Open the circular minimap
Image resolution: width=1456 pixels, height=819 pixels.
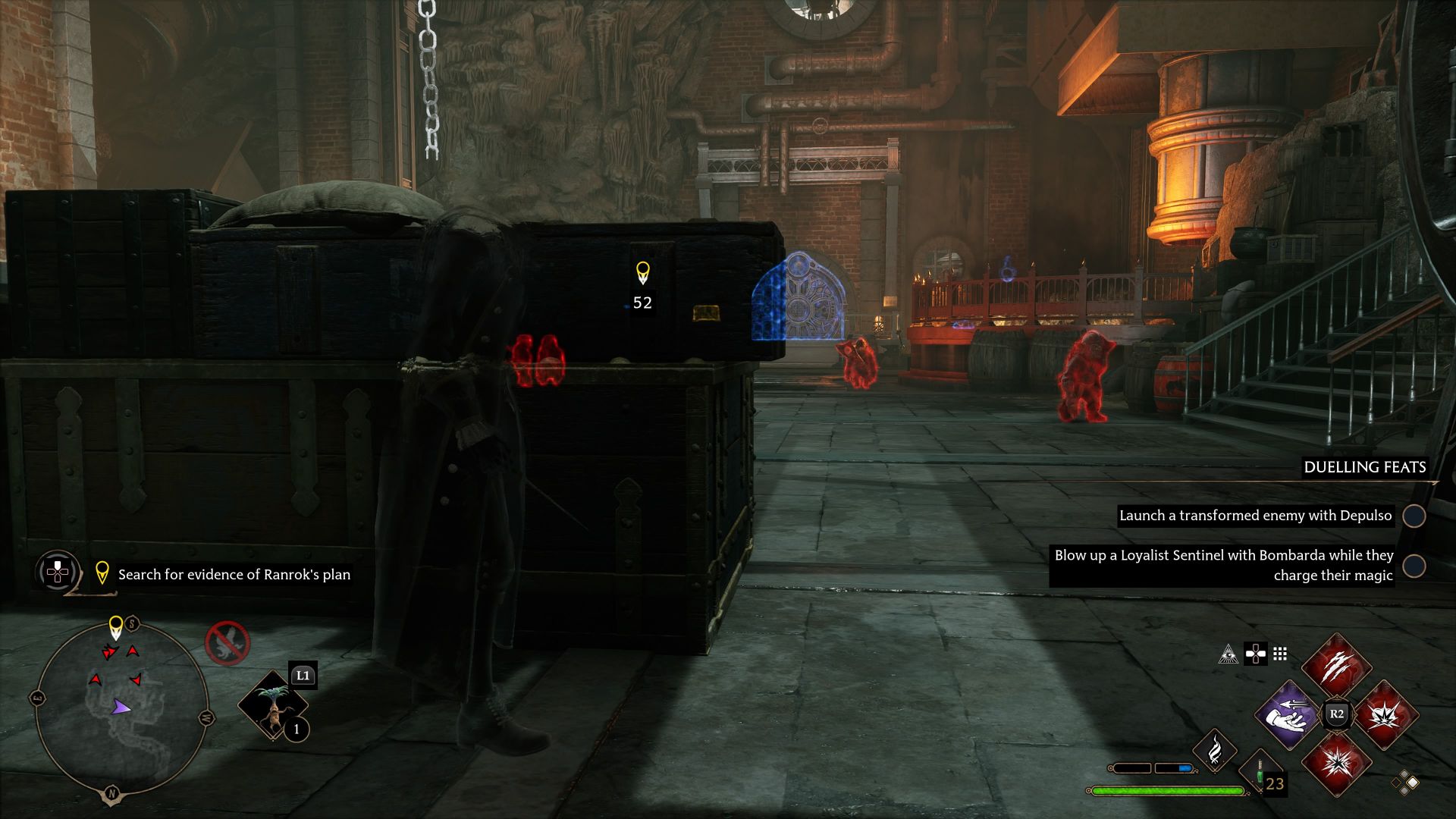coord(121,709)
